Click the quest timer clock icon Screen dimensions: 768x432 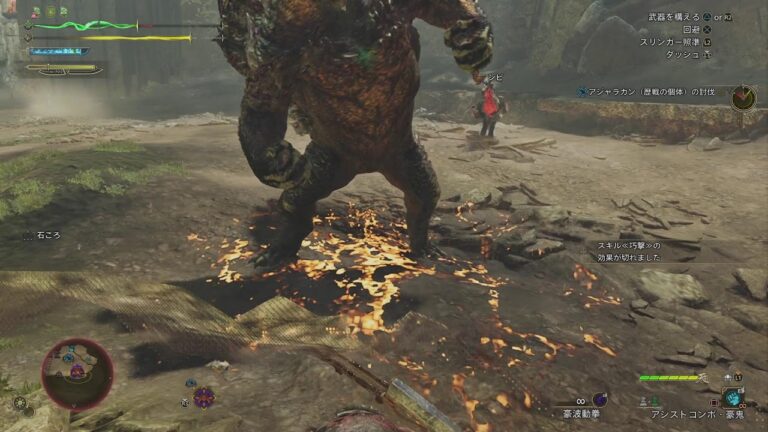coord(743,97)
